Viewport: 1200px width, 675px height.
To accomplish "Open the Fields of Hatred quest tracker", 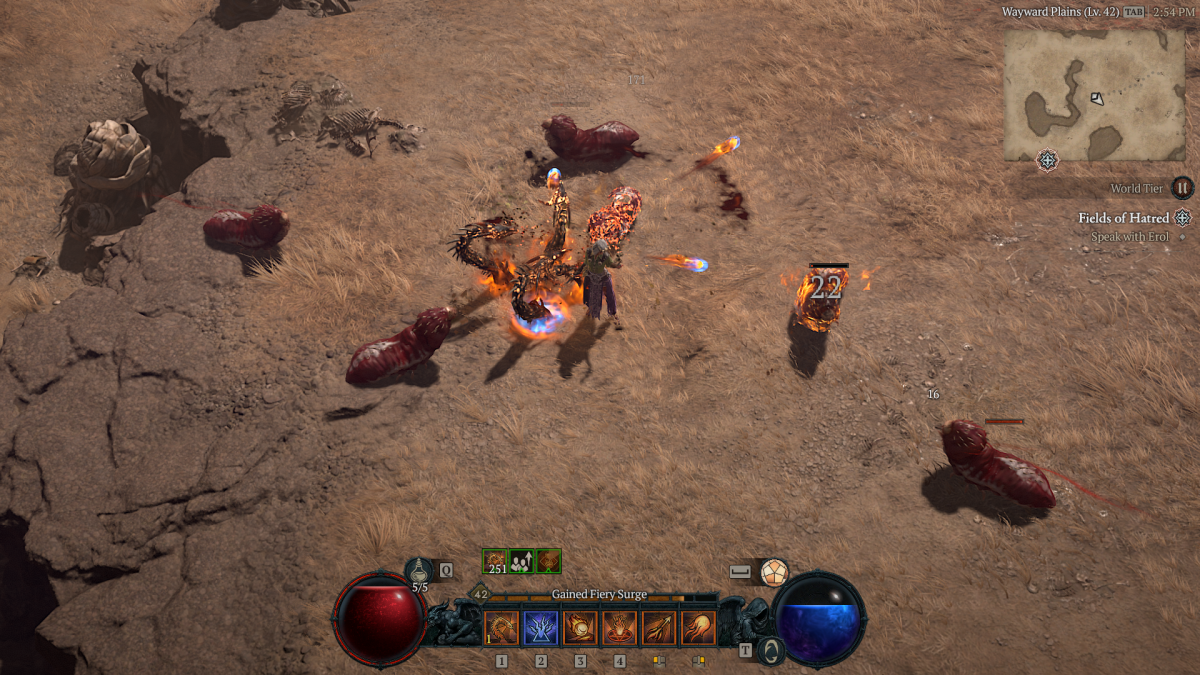I will (1123, 218).
